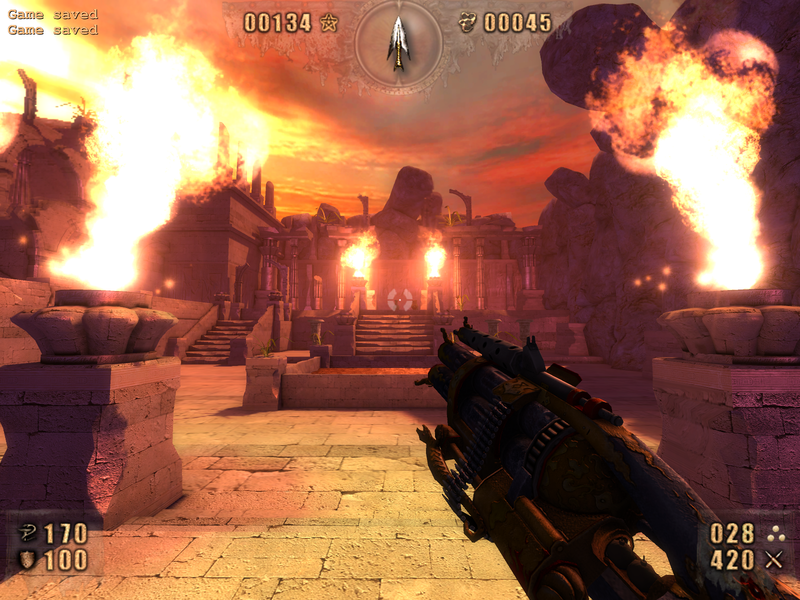Click the crossed ammo icon beside 420

click(773, 560)
